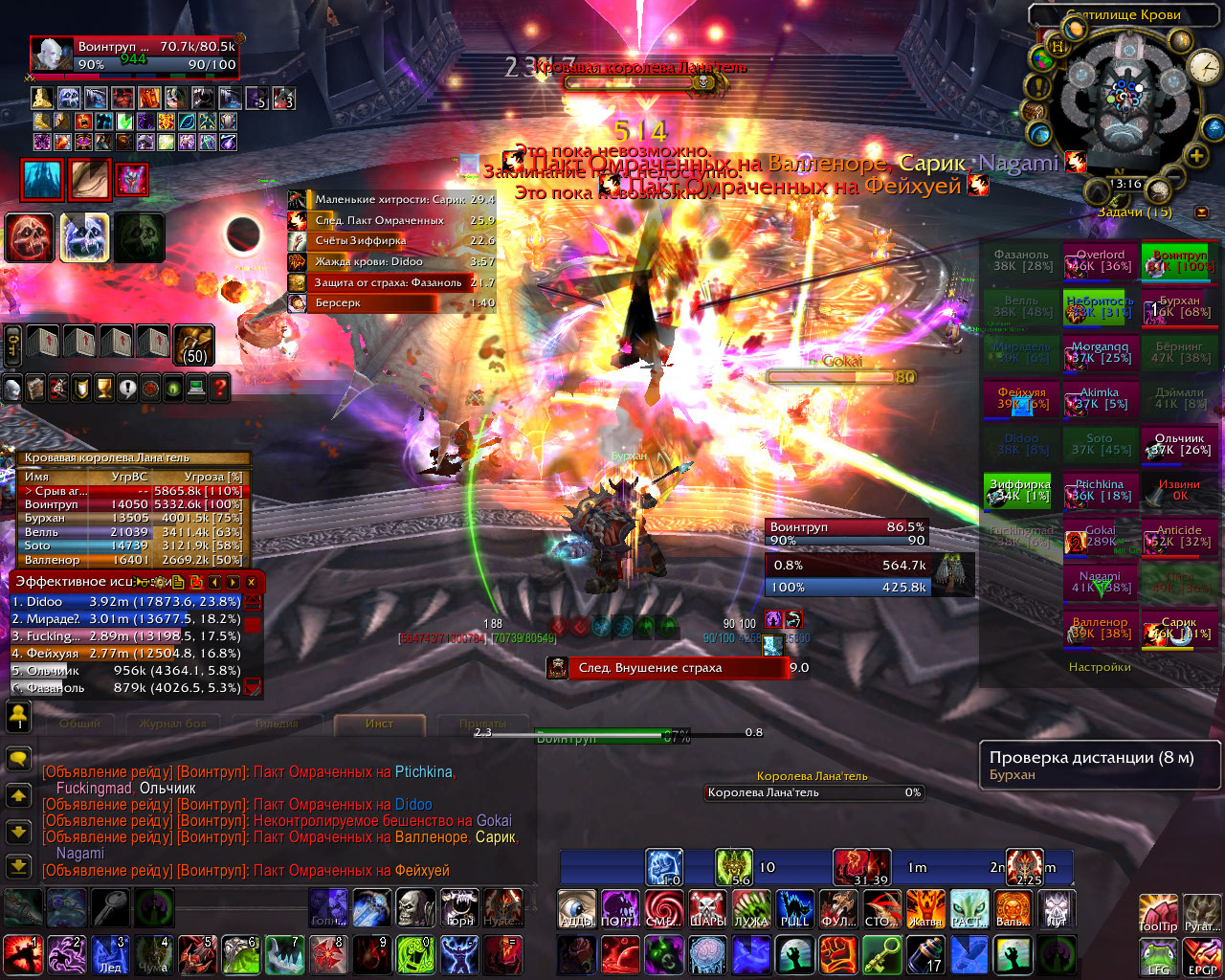The height and width of the screenshot is (980, 1225).
Task: Select Gokai's raid frame
Action: pos(1100,538)
